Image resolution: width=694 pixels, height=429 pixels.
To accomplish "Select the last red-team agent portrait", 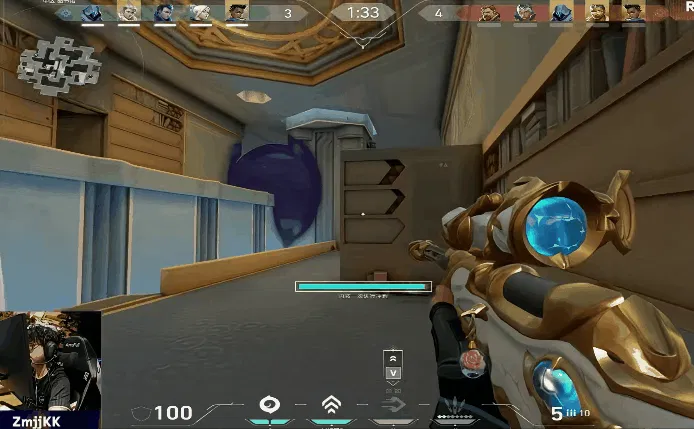I will (634, 12).
